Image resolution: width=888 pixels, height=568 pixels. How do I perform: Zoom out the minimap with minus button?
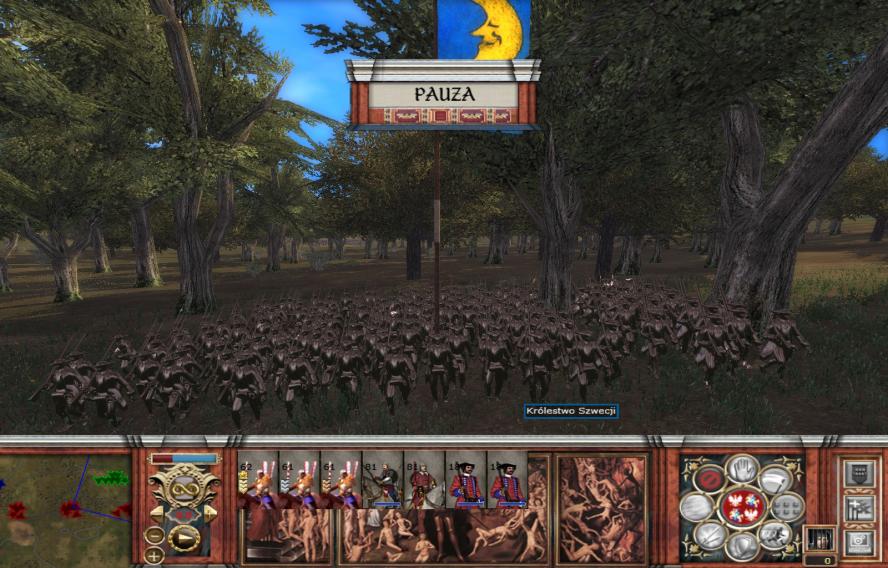coord(154,534)
